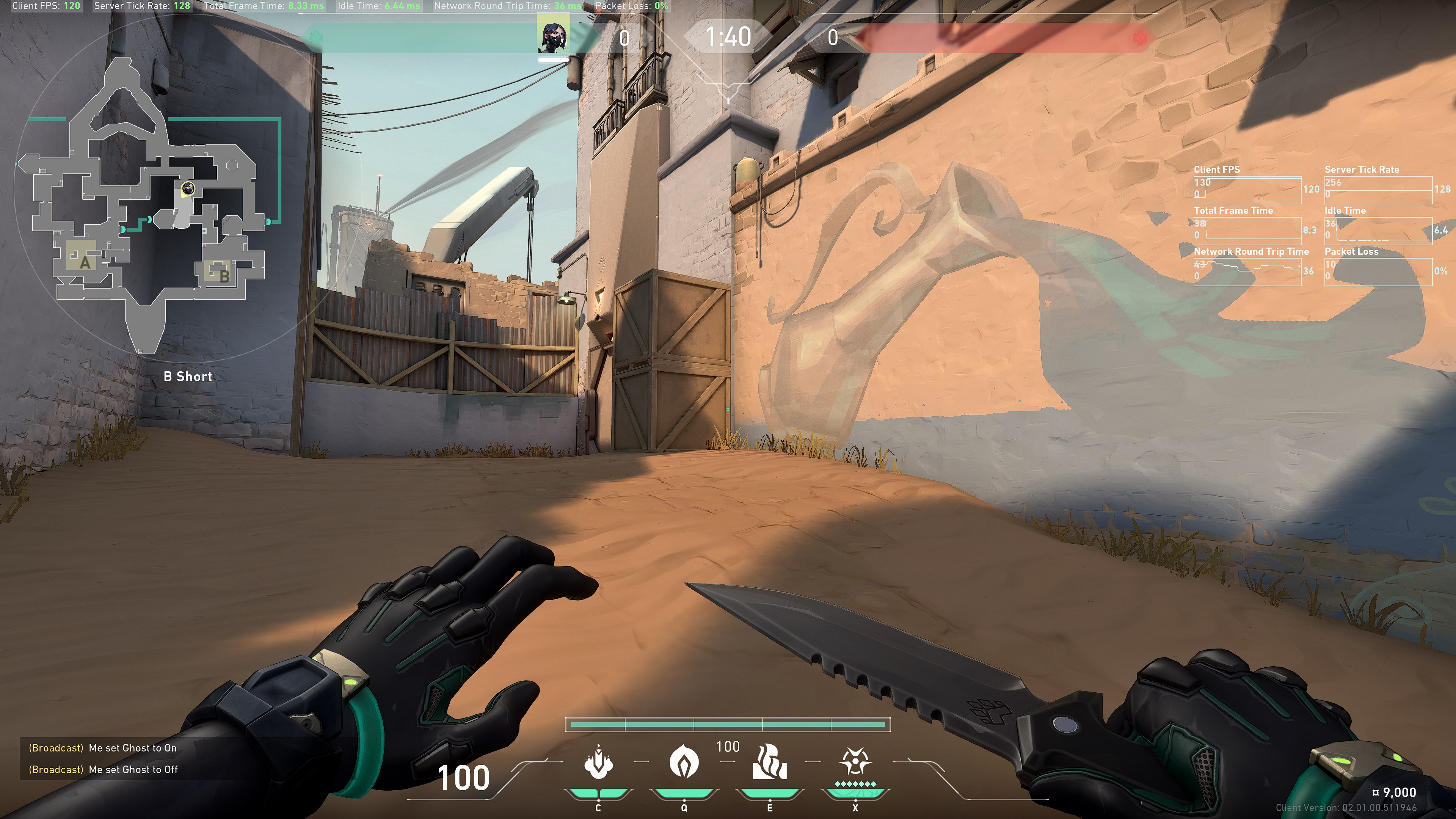
Task: Click the Viper agent portrait in top bar
Action: coord(553,36)
